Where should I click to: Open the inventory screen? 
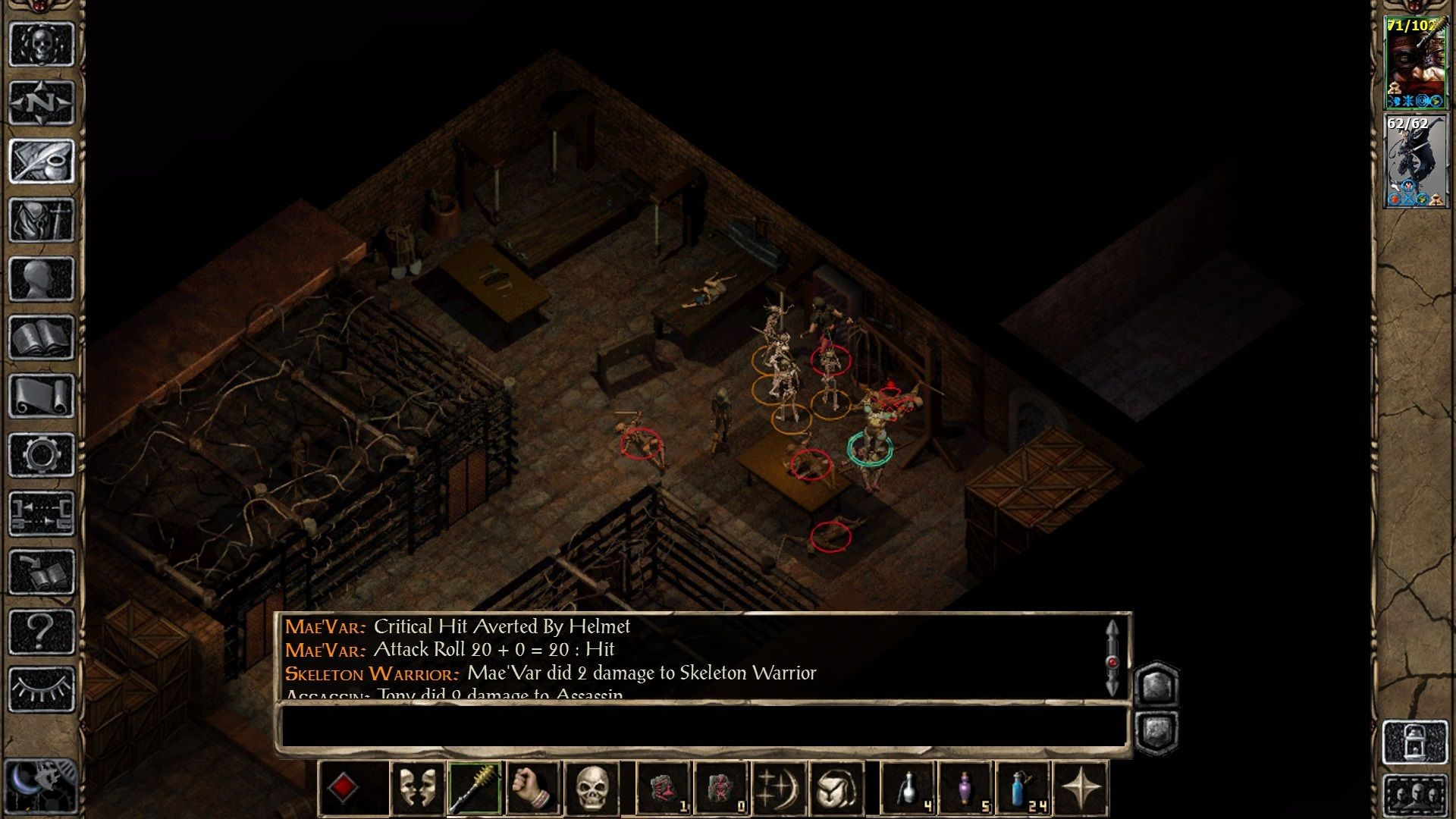tap(42, 220)
